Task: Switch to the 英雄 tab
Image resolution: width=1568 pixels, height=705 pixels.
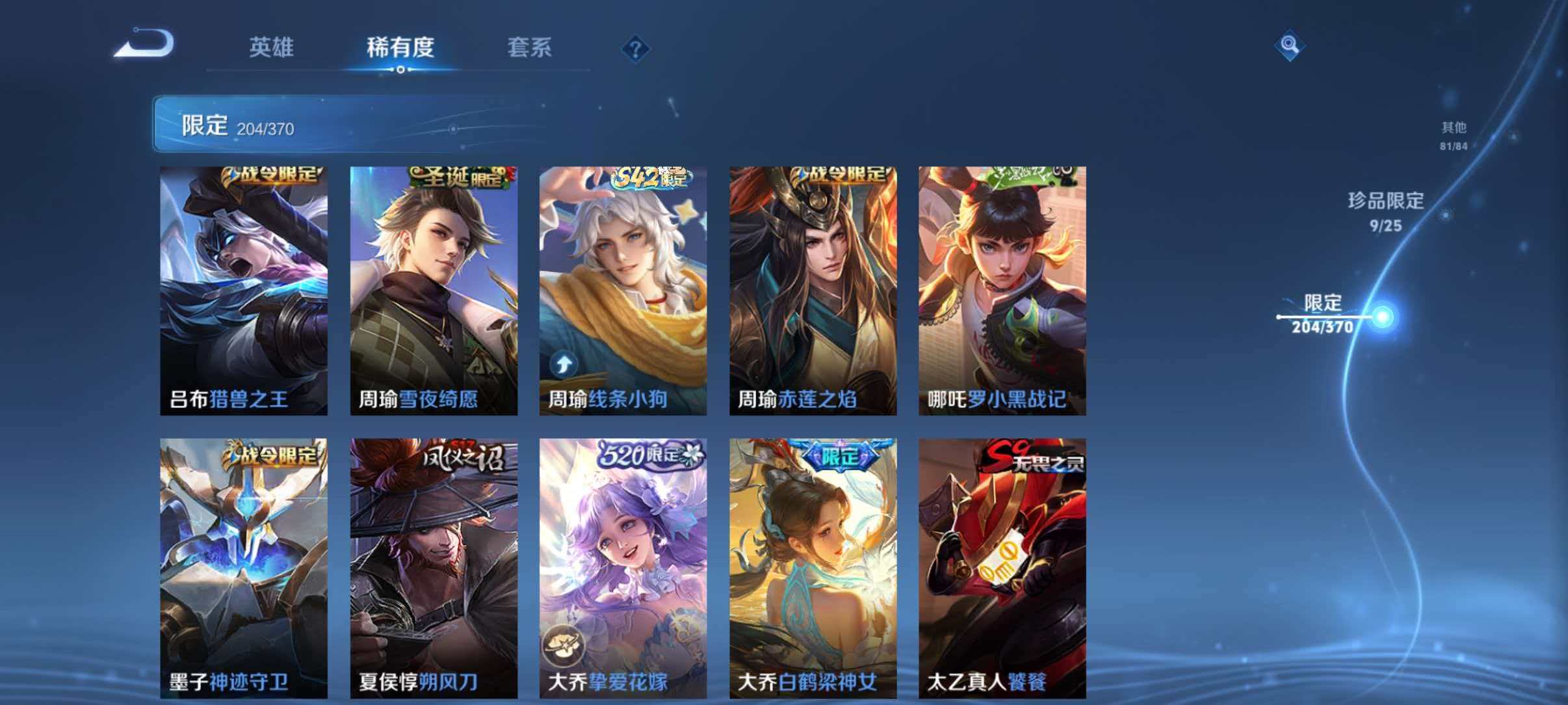Action: (273, 47)
